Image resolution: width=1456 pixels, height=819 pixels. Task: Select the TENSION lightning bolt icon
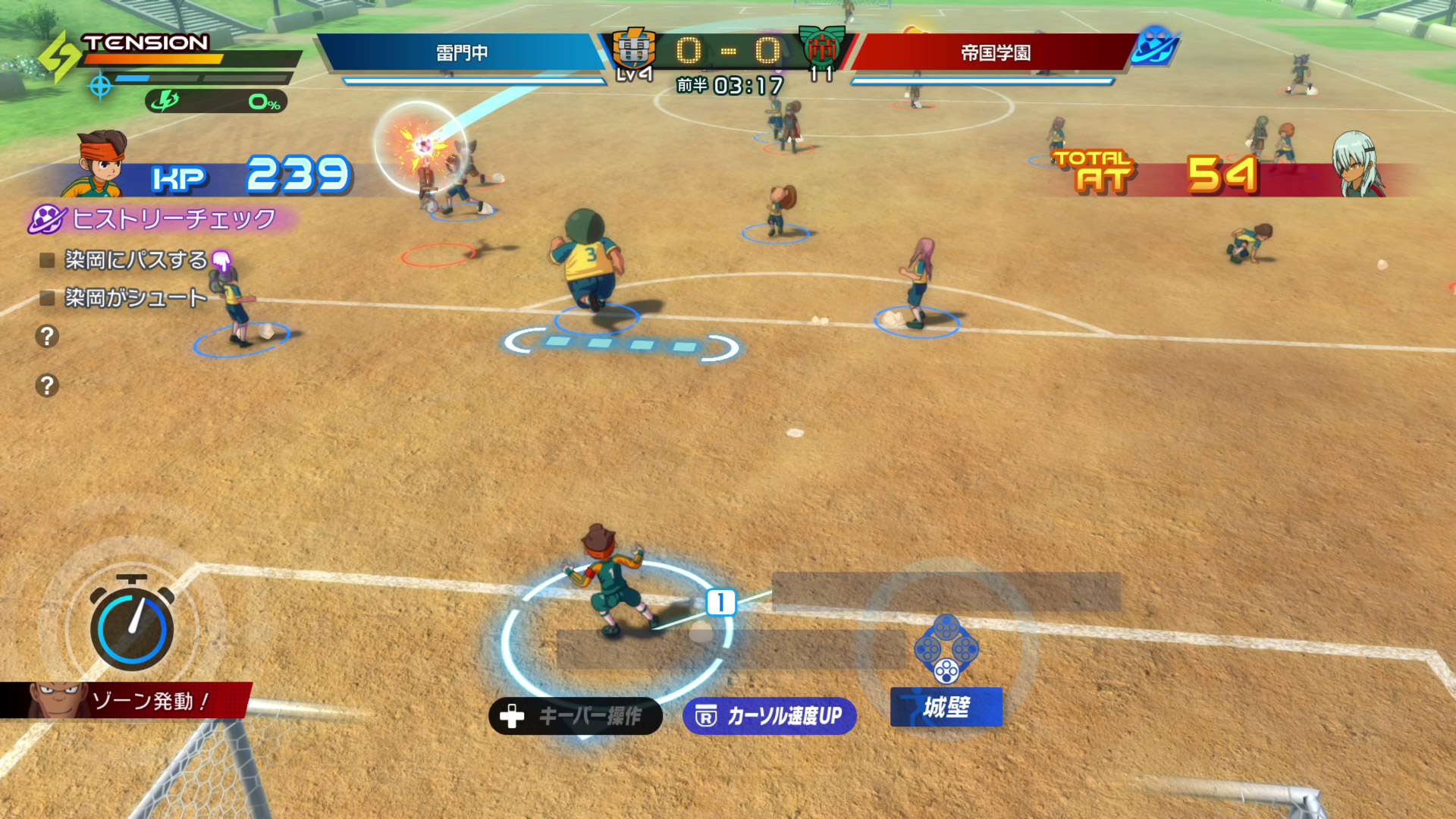coord(59,57)
